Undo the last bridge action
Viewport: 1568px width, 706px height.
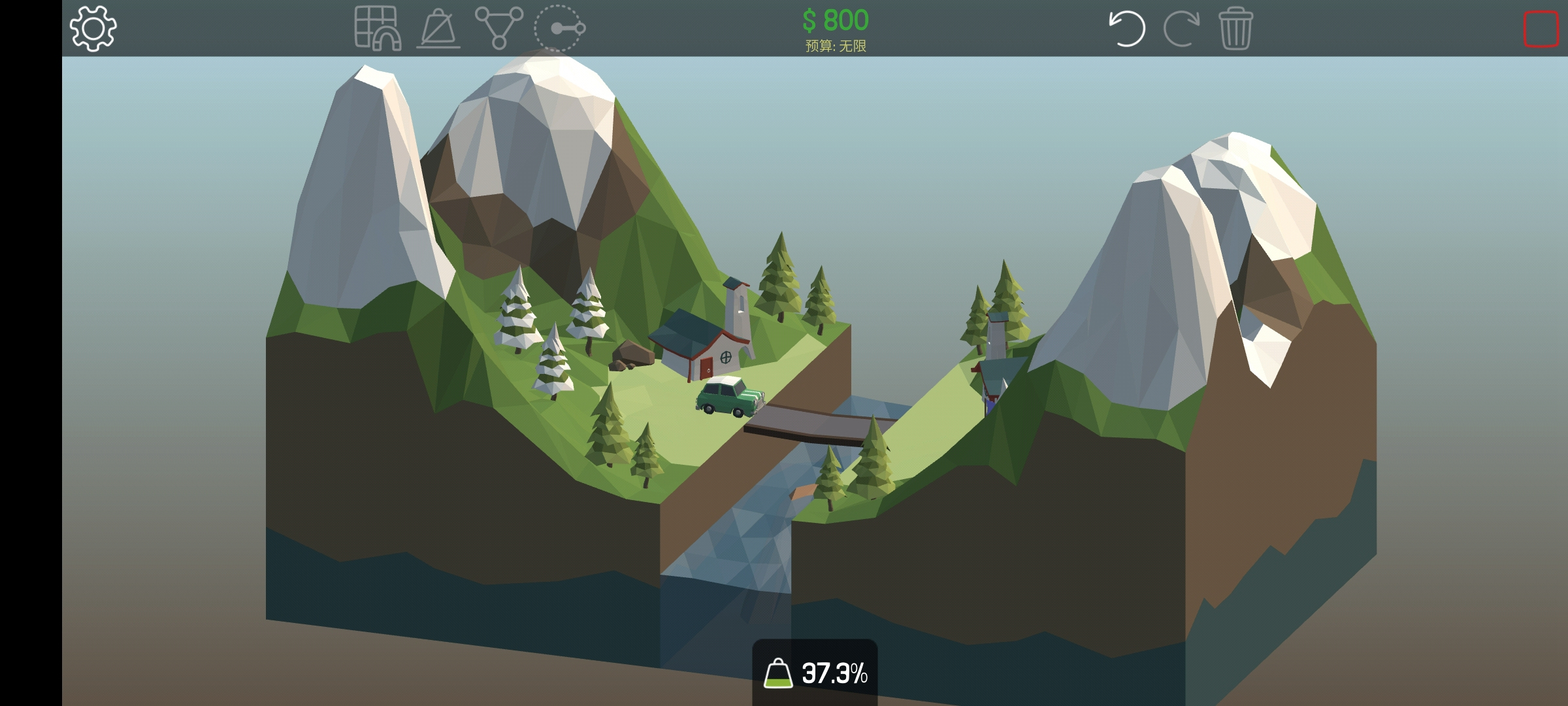(1127, 28)
